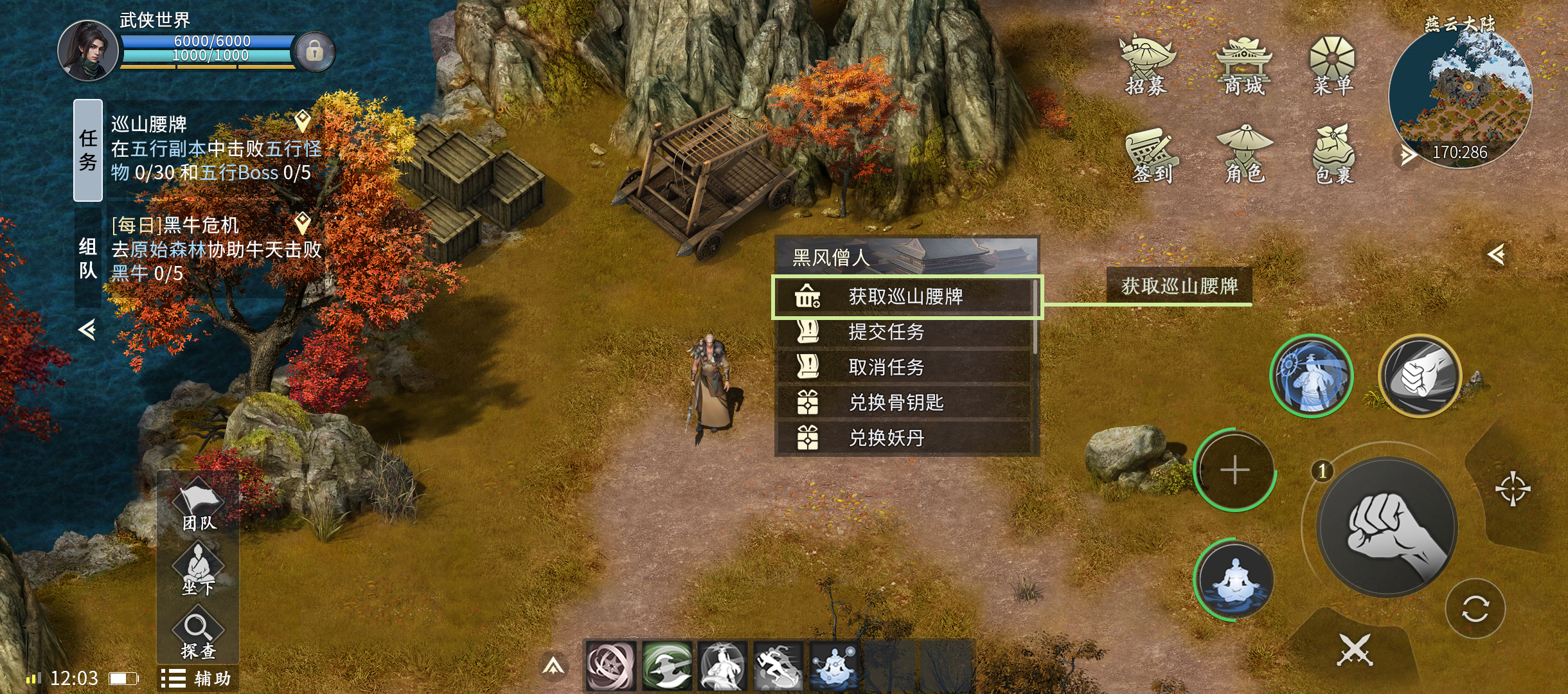Image resolution: width=1568 pixels, height=694 pixels.
Task: Tap the 坐下 sit button
Action: (198, 569)
